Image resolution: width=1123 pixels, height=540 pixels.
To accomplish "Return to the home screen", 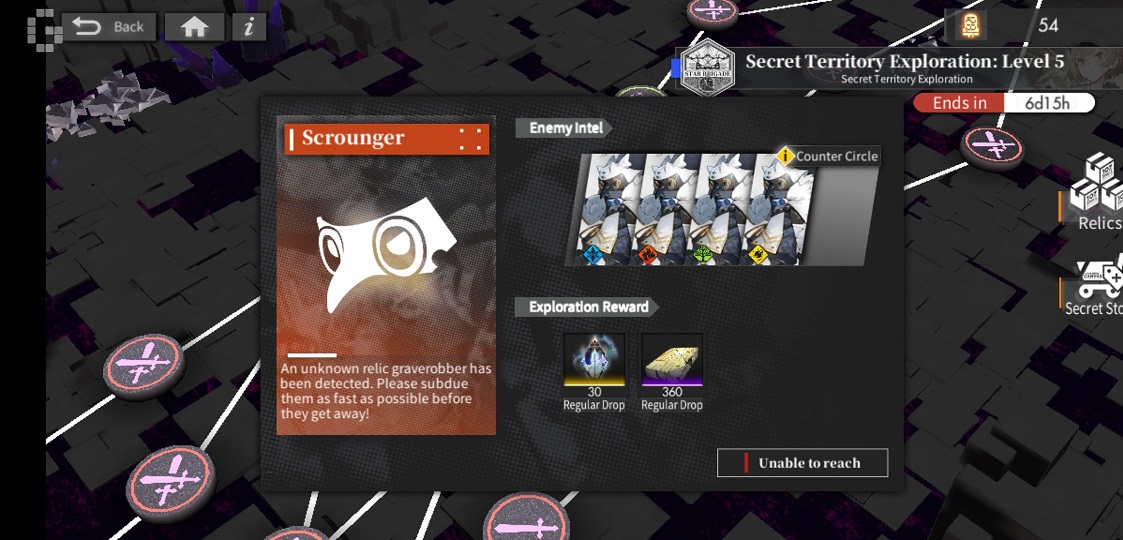I will (194, 27).
